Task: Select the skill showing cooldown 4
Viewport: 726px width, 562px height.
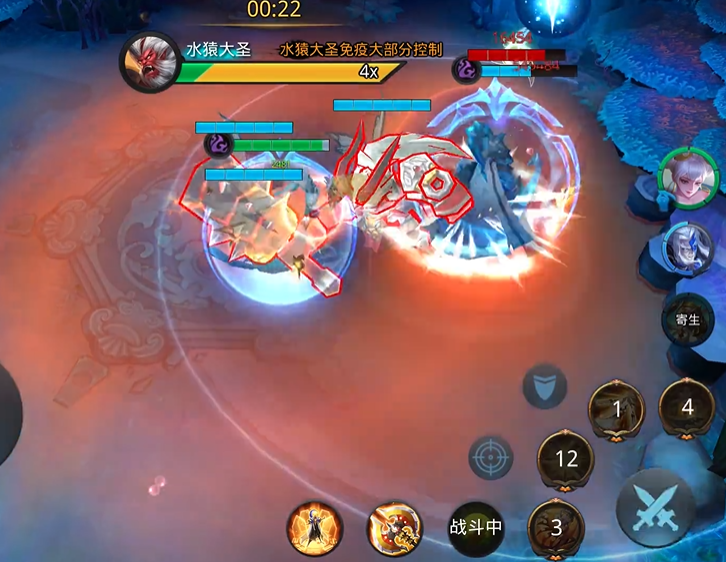Action: (x=686, y=407)
